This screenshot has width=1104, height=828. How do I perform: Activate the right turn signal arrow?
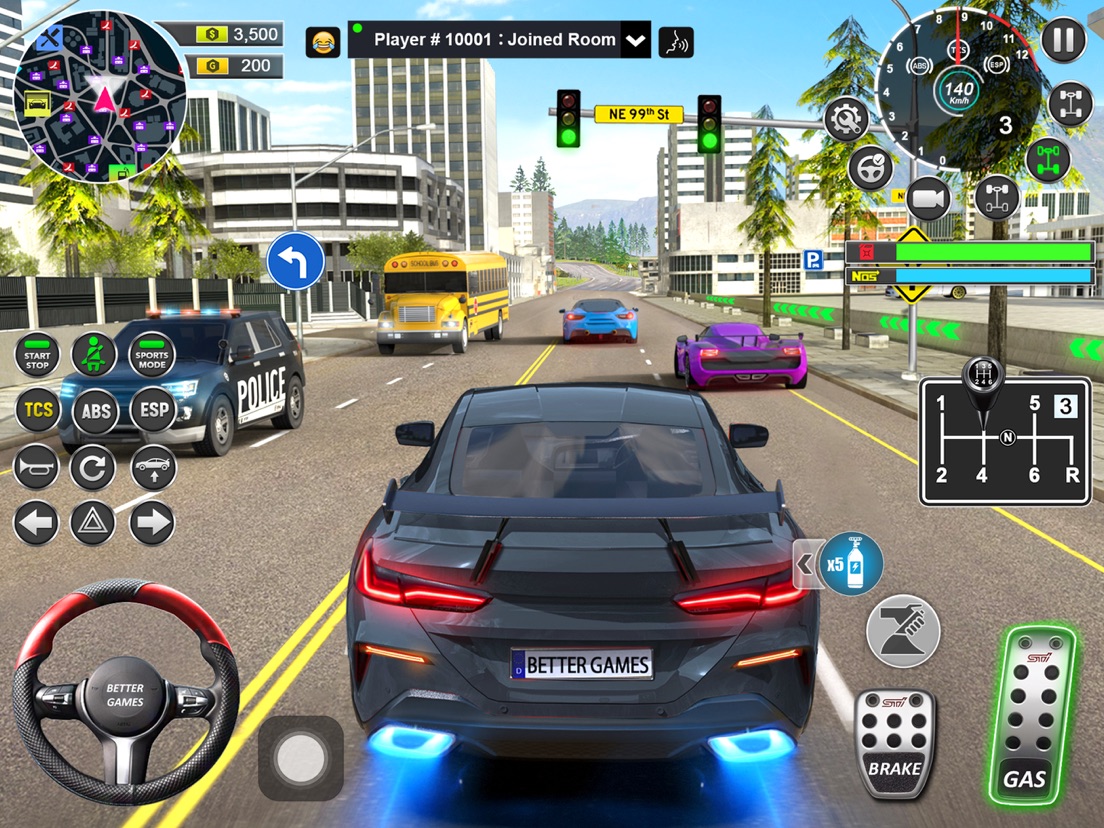pos(152,523)
